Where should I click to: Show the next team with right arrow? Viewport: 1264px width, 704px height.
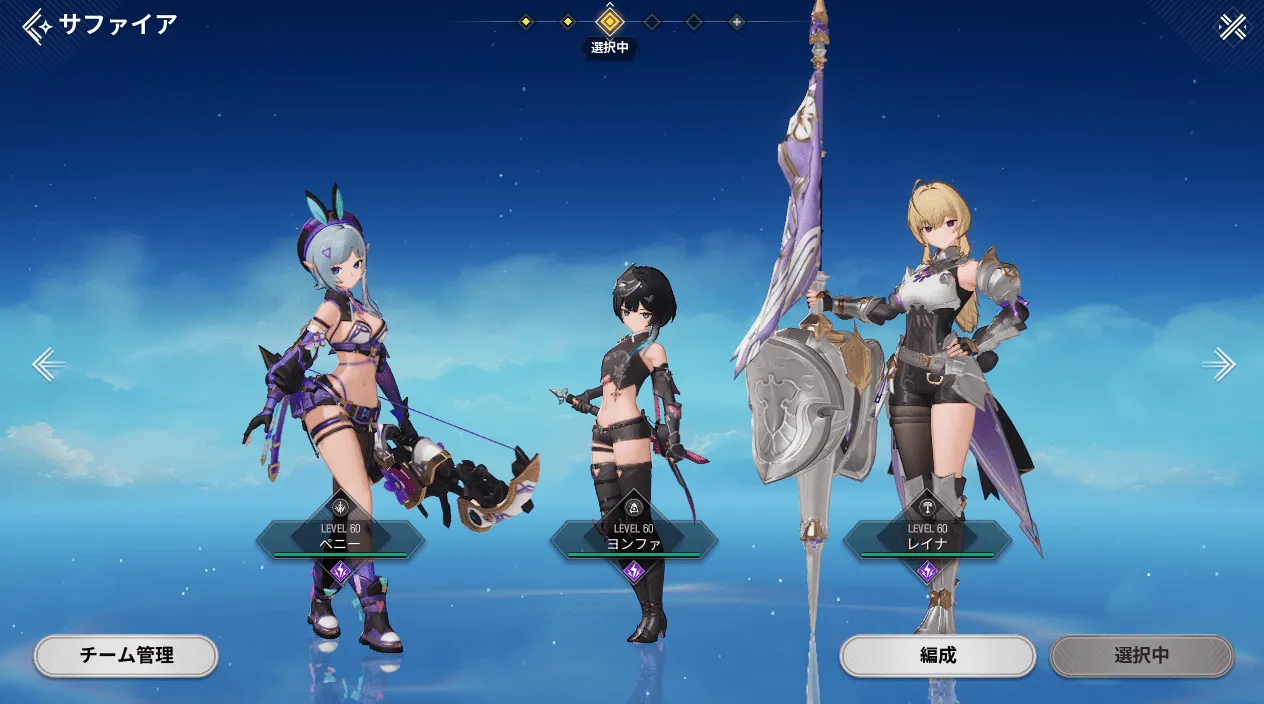[1218, 364]
